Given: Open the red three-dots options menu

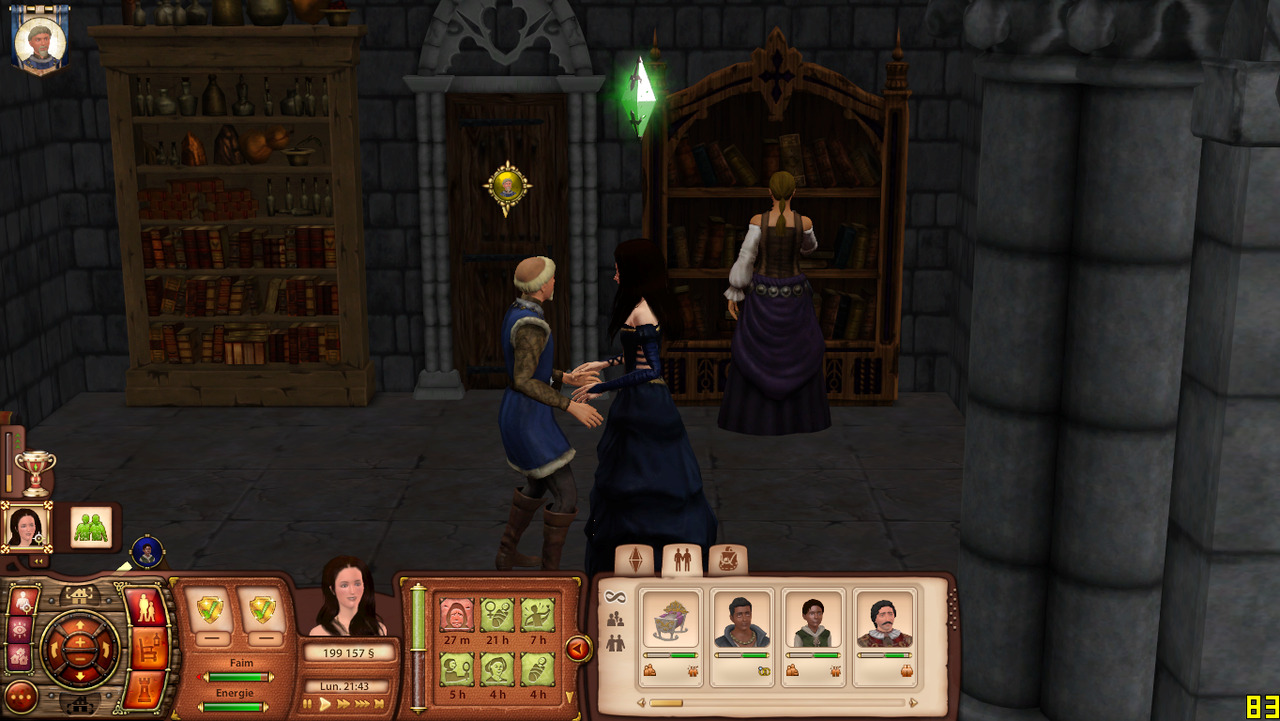Looking at the screenshot, I should (21, 696).
